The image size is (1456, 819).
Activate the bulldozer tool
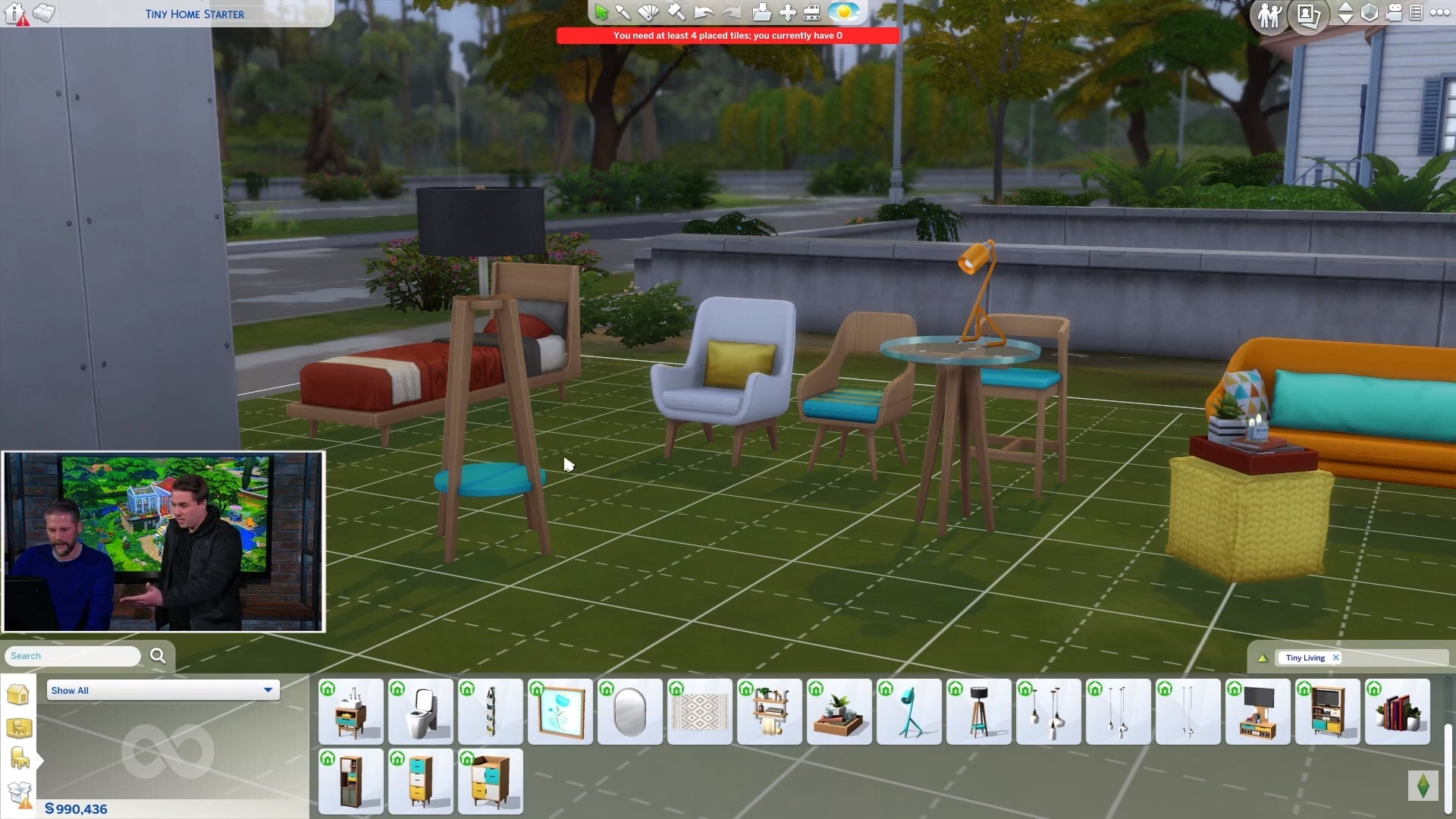811,12
